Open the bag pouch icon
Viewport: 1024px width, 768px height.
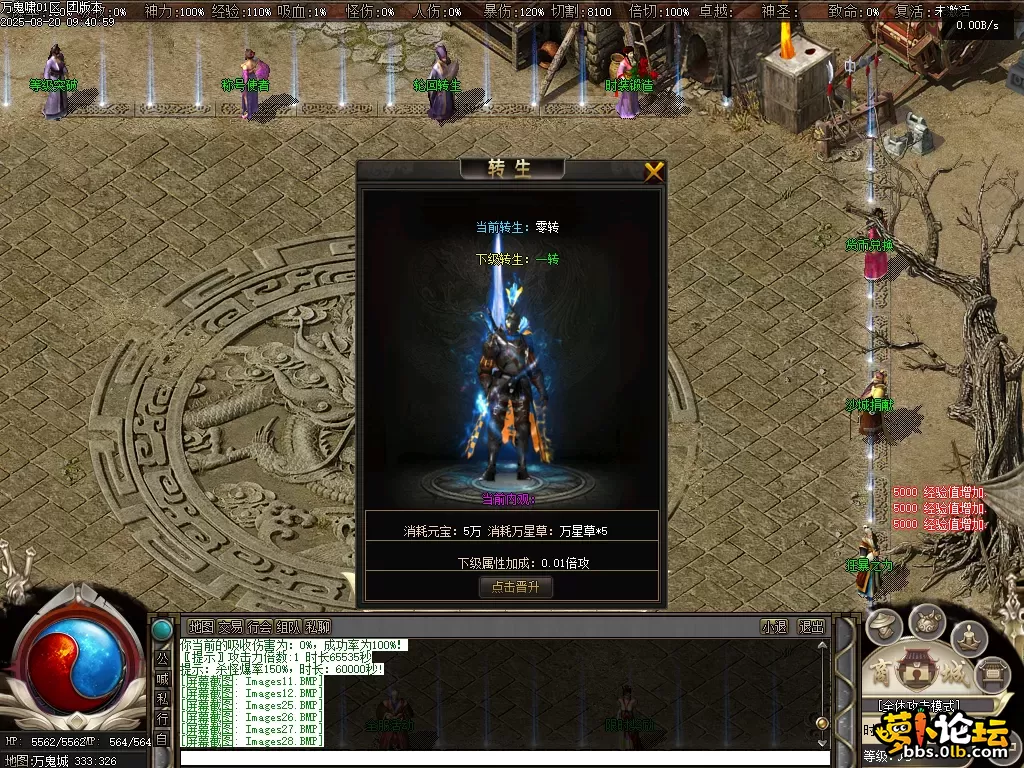tap(927, 621)
